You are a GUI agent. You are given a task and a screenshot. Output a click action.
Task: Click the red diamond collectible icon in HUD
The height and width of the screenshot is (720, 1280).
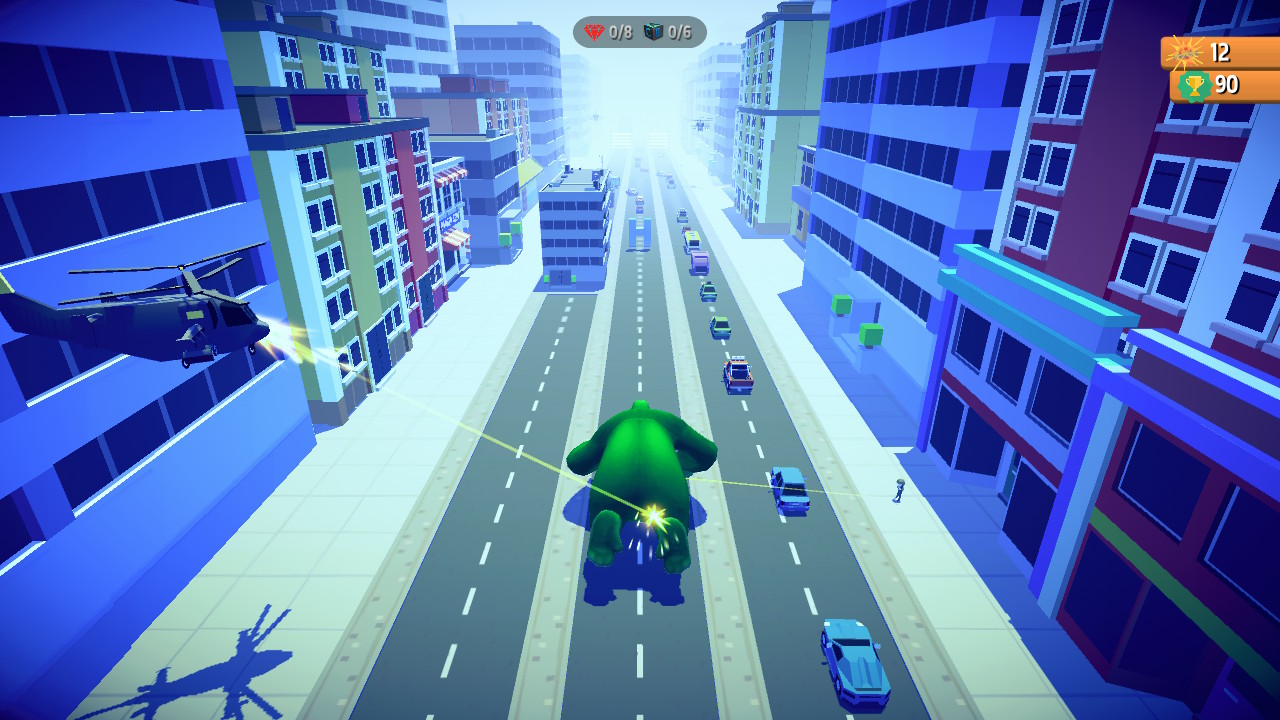tap(597, 31)
